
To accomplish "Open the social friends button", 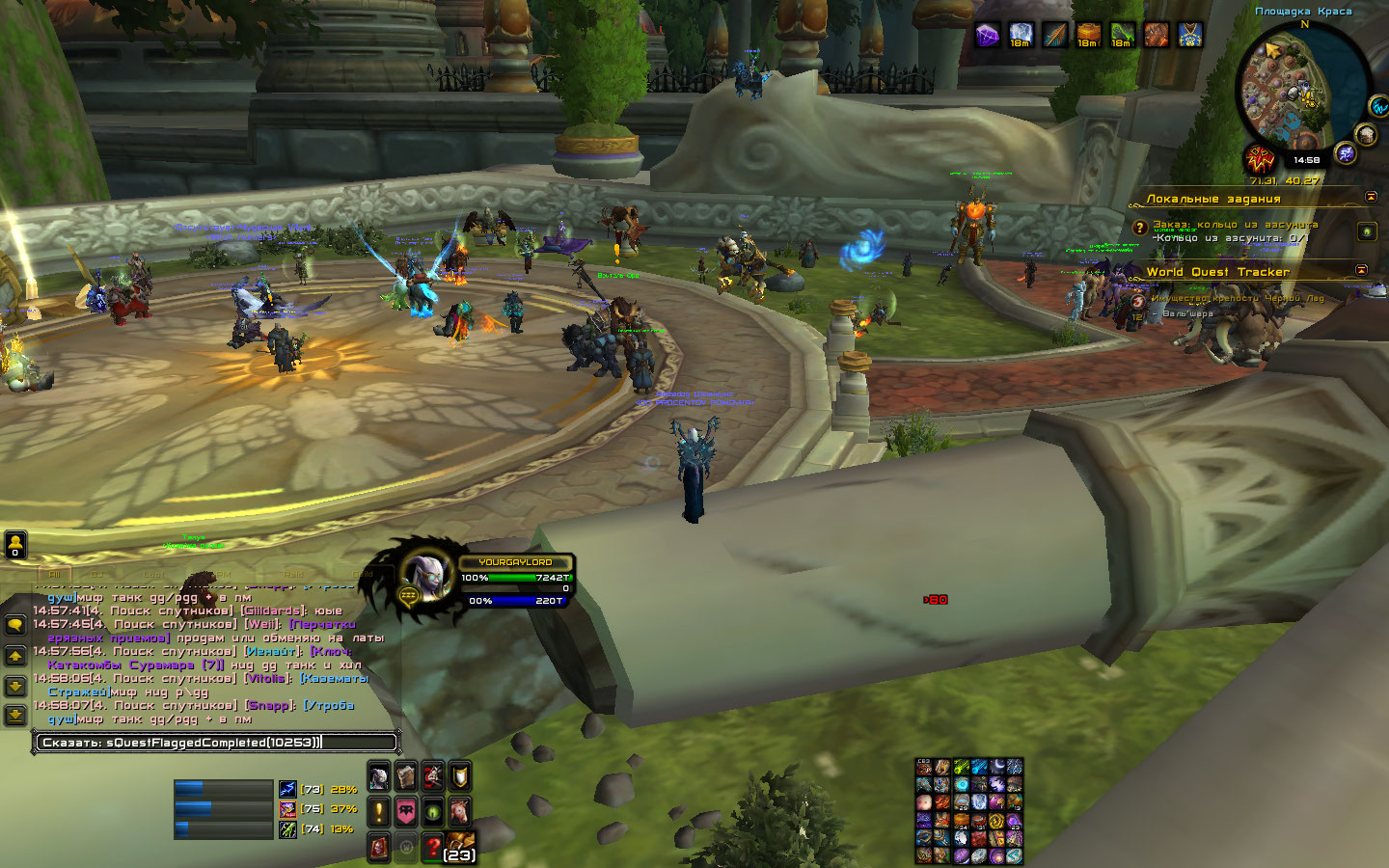I will click(15, 546).
